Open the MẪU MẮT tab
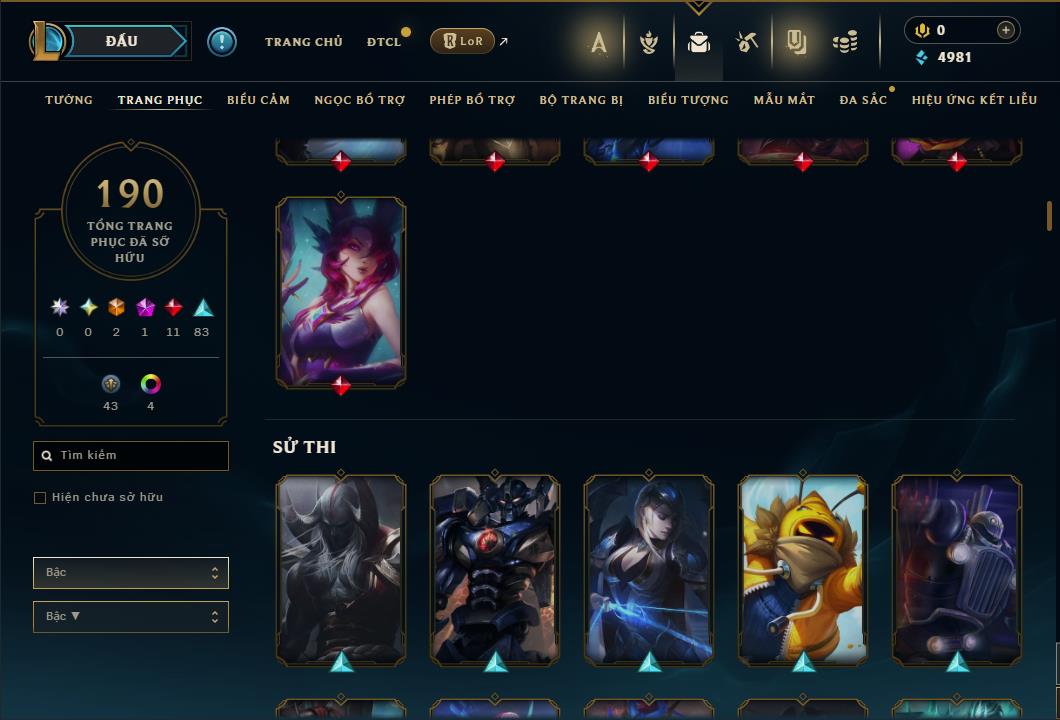This screenshot has width=1060, height=720. click(x=784, y=100)
